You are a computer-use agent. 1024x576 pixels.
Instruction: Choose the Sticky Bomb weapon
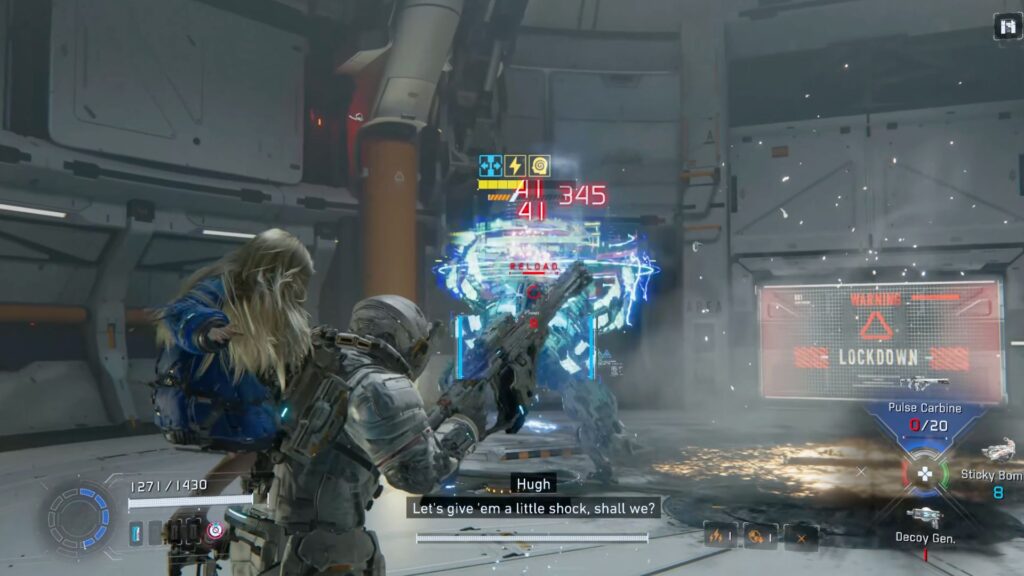(x=998, y=455)
